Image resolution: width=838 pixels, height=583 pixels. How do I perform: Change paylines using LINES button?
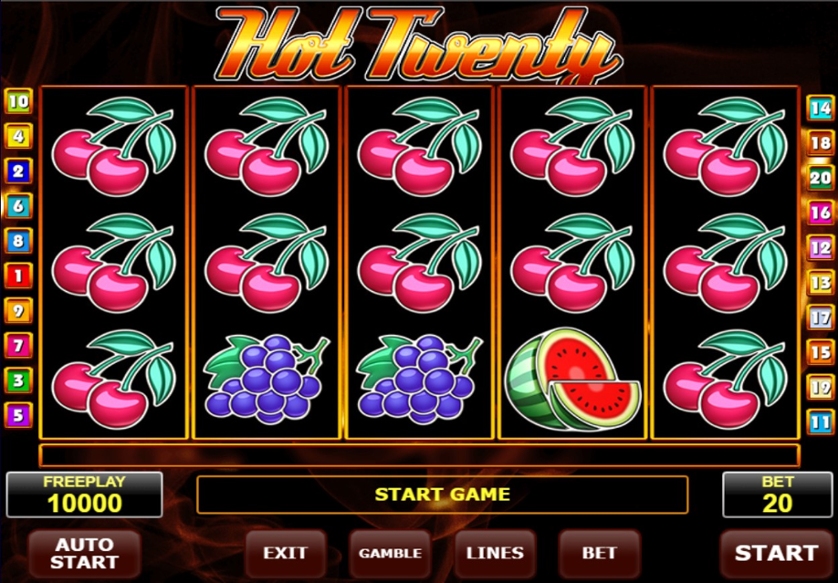tap(495, 552)
